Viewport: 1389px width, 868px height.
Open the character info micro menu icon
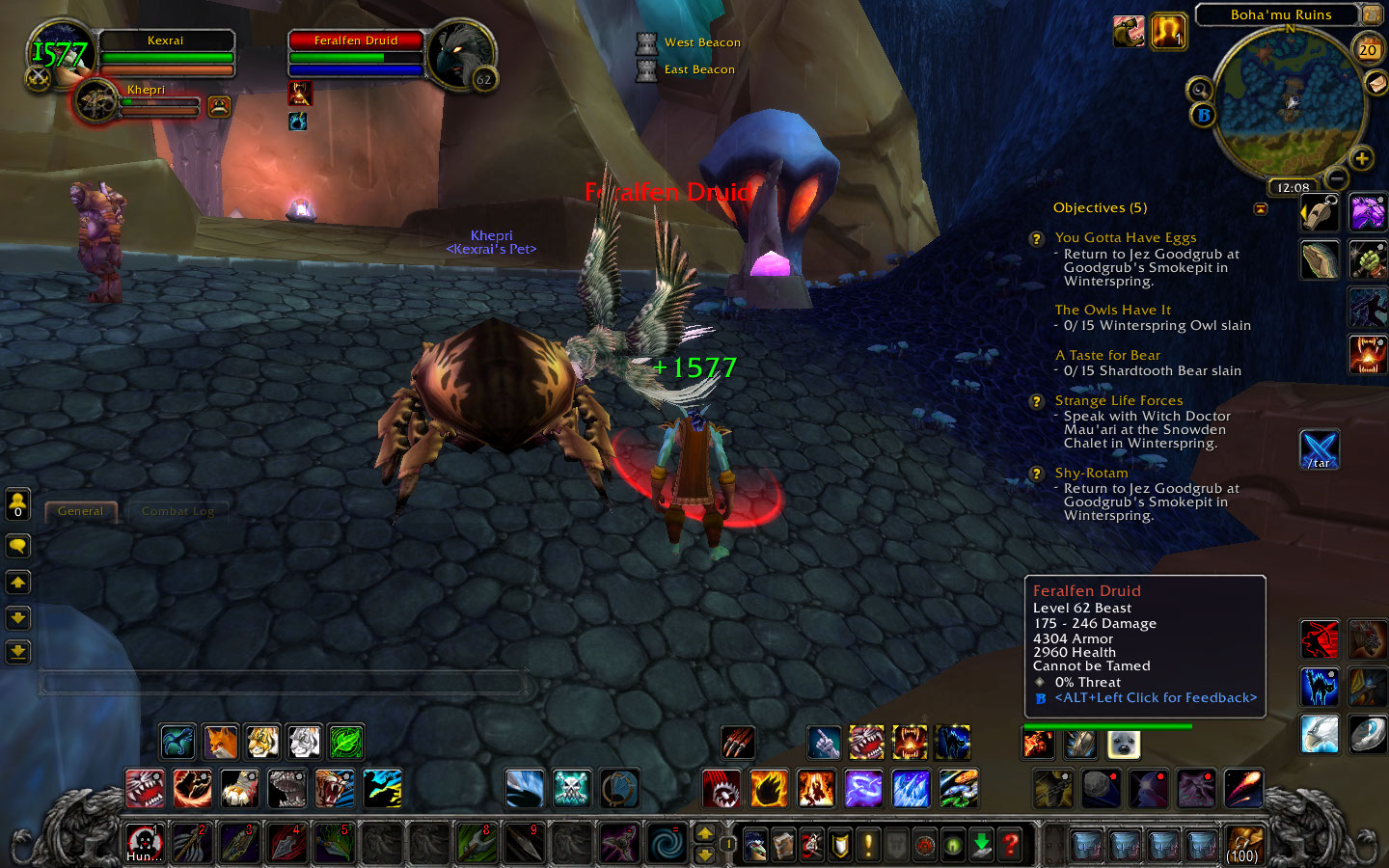click(756, 844)
